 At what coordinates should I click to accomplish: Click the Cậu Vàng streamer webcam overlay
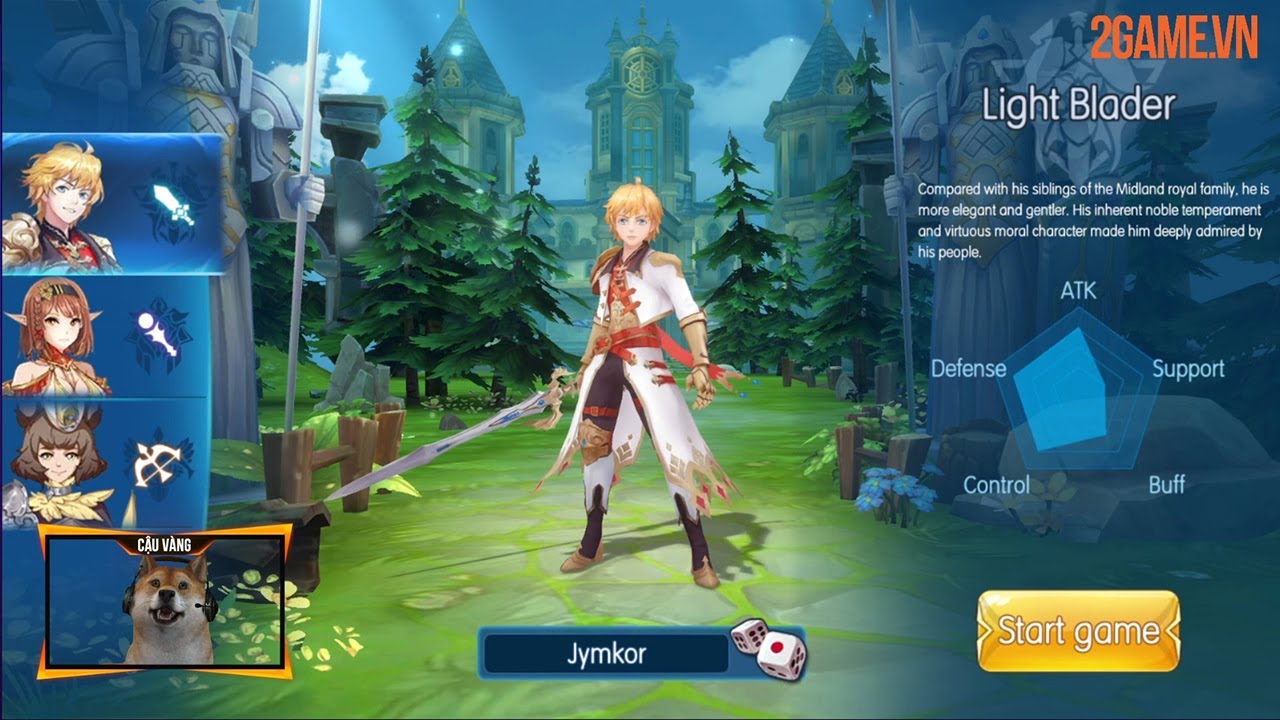(166, 603)
